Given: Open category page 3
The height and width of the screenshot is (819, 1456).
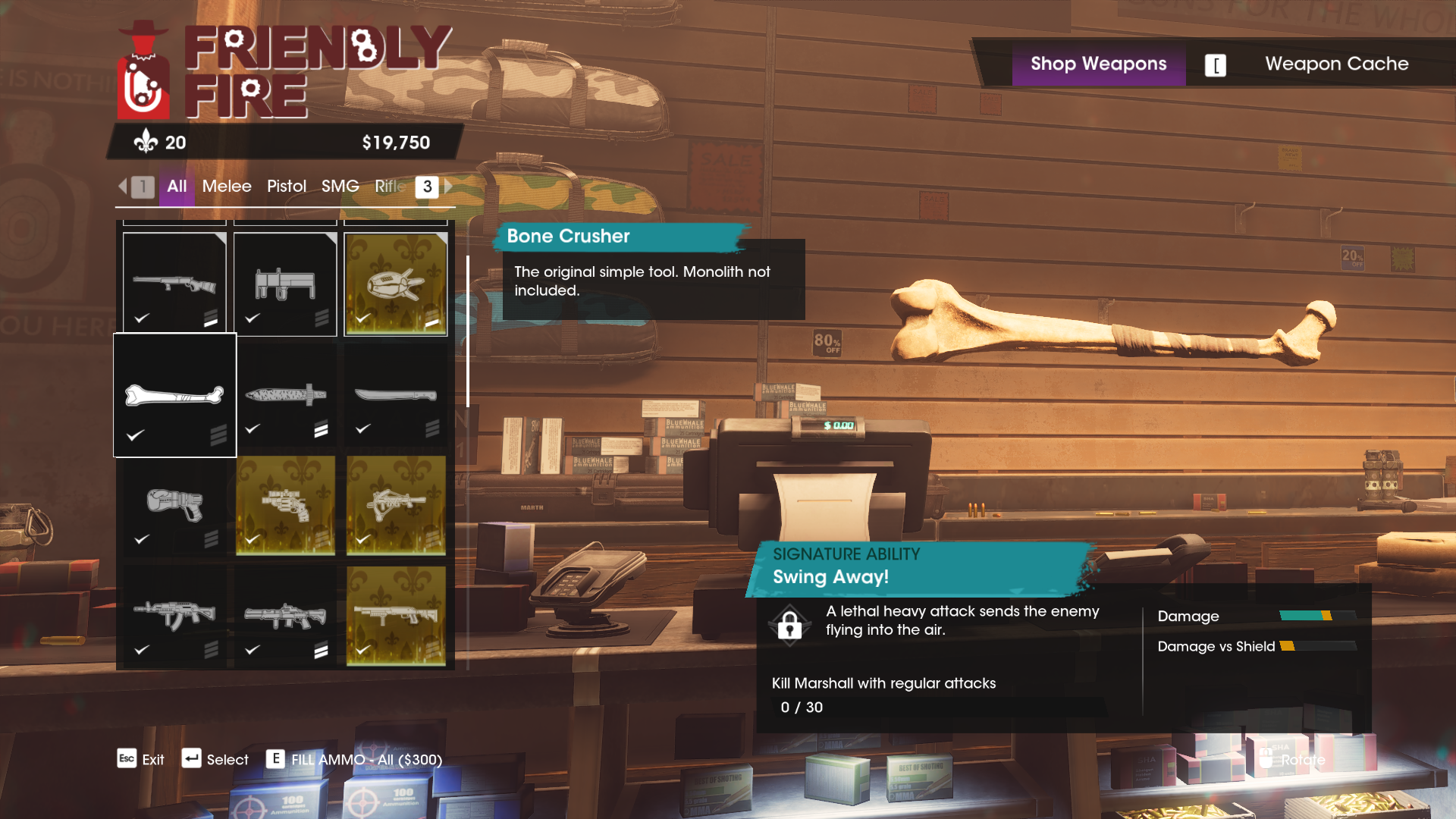Looking at the screenshot, I should (426, 187).
